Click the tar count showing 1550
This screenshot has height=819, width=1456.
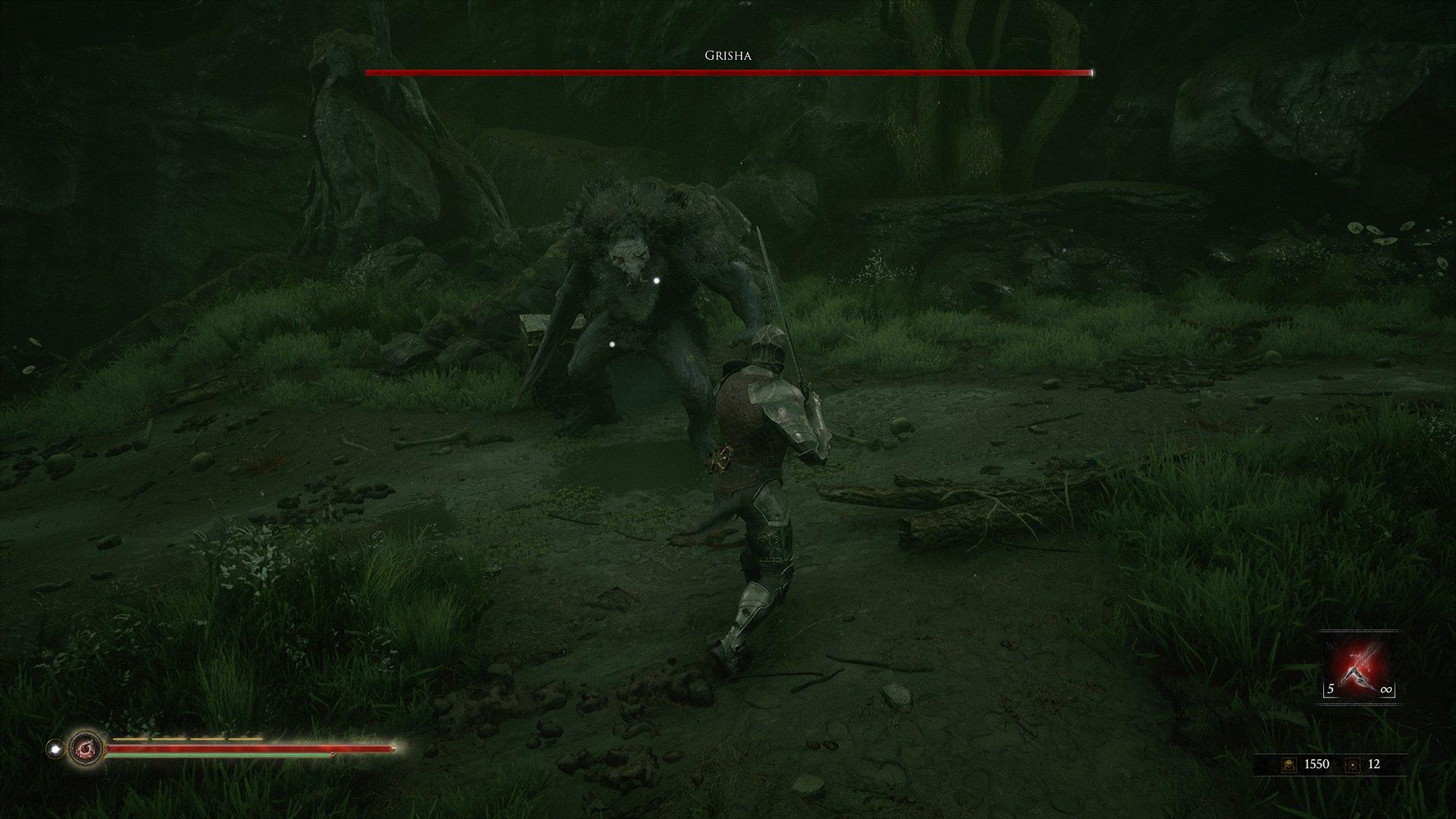[x=1316, y=765]
